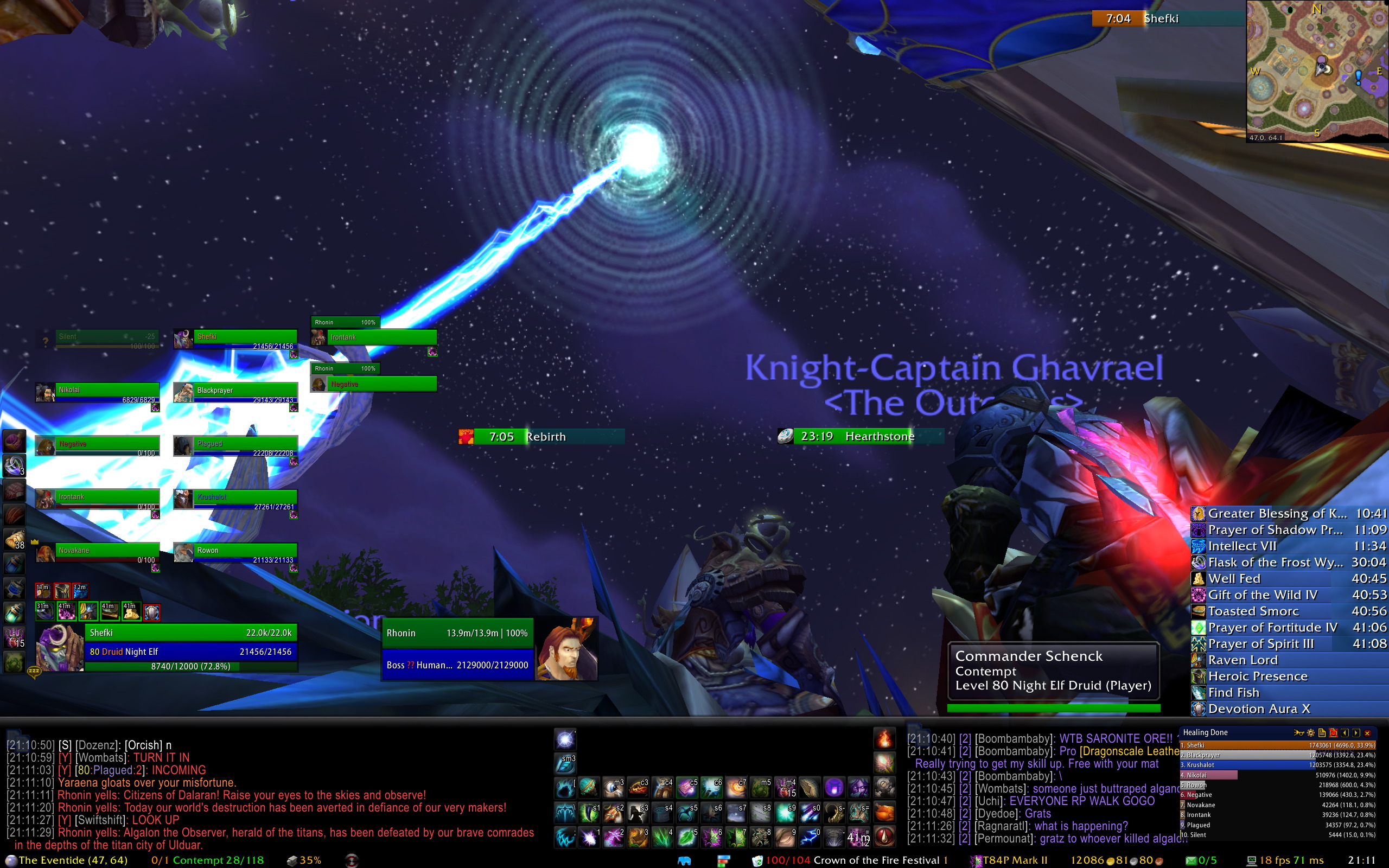Target Rowon's raid unit frame
Image resolution: width=1389 pixels, height=868 pixels.
tap(235, 552)
